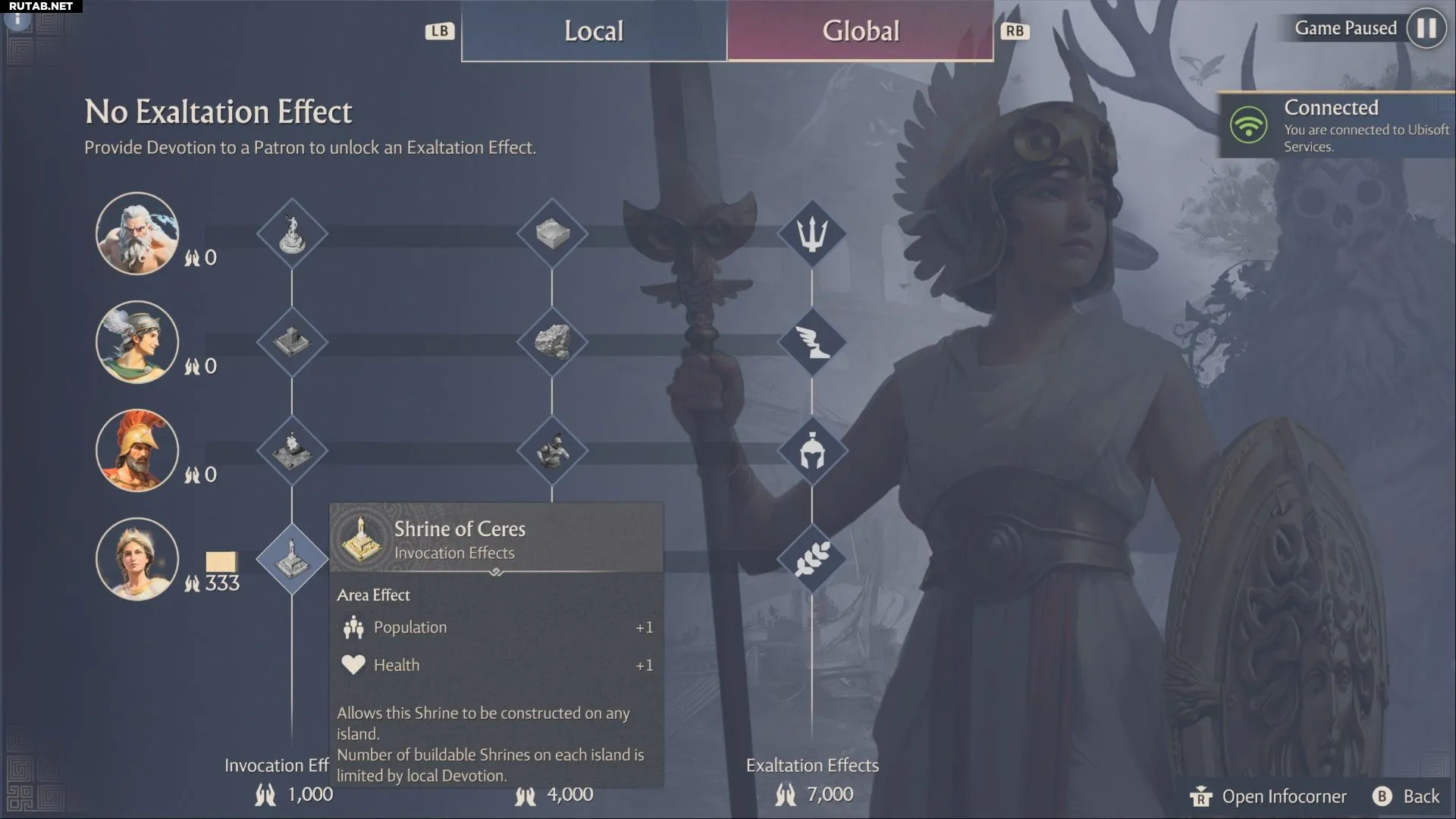Click the info icon in the corner
The height and width of the screenshot is (819, 1456).
[x=17, y=18]
